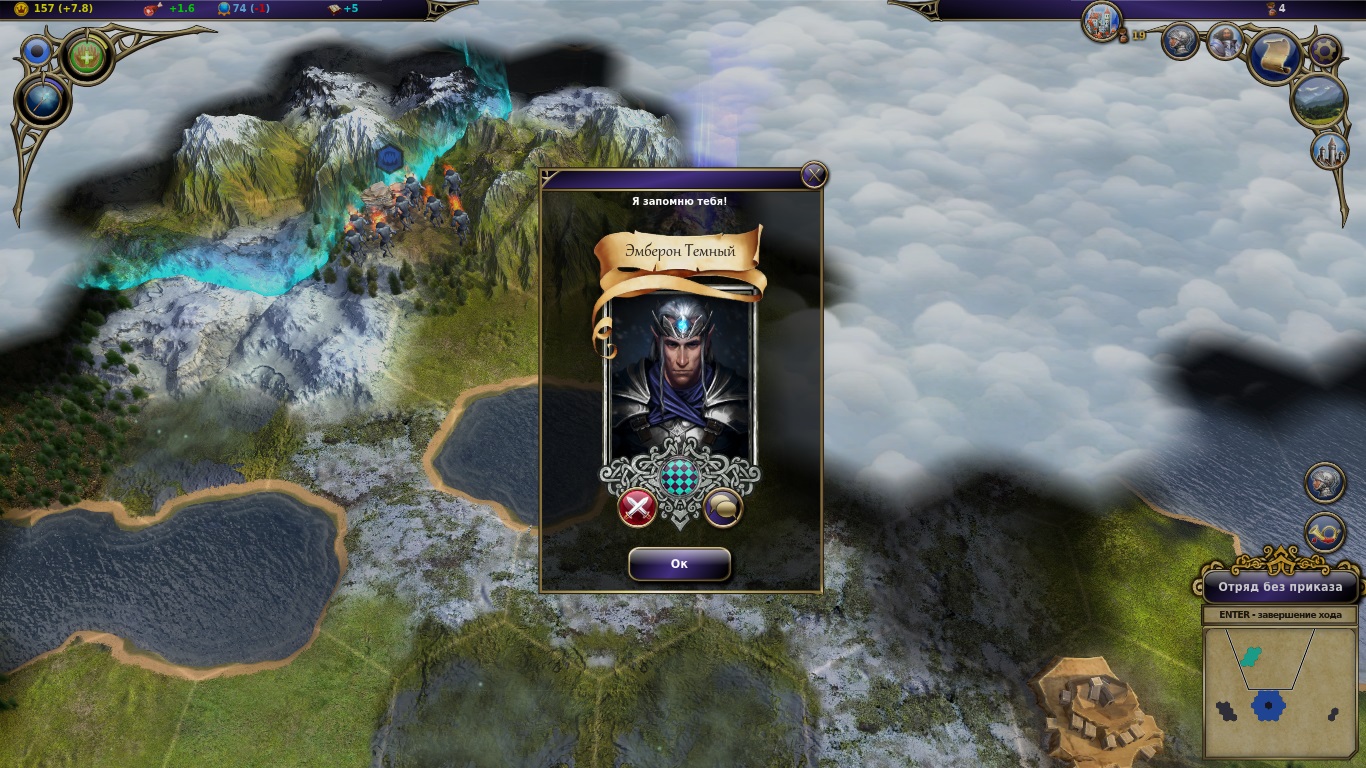Select Эмберон Темный's portrait

point(679,375)
